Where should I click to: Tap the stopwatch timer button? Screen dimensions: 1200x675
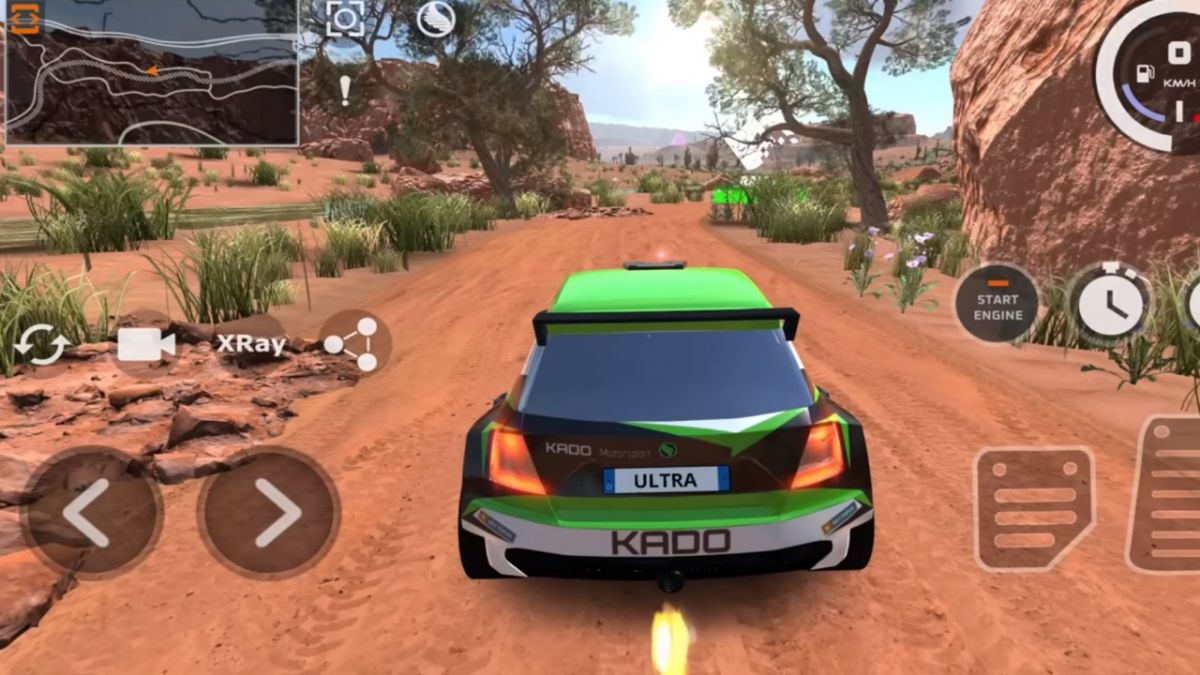click(1110, 304)
